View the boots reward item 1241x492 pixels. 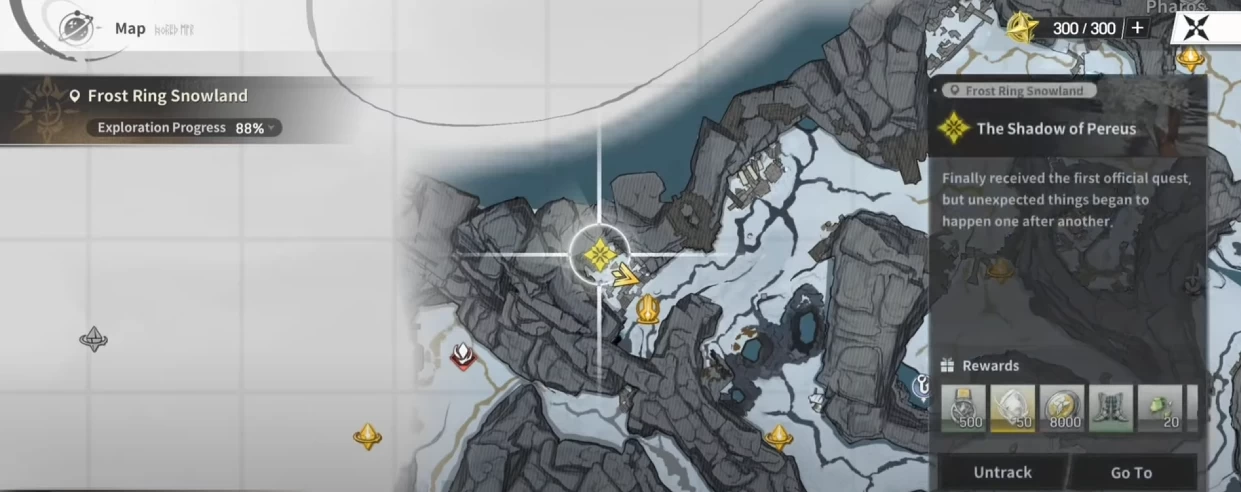click(1111, 409)
